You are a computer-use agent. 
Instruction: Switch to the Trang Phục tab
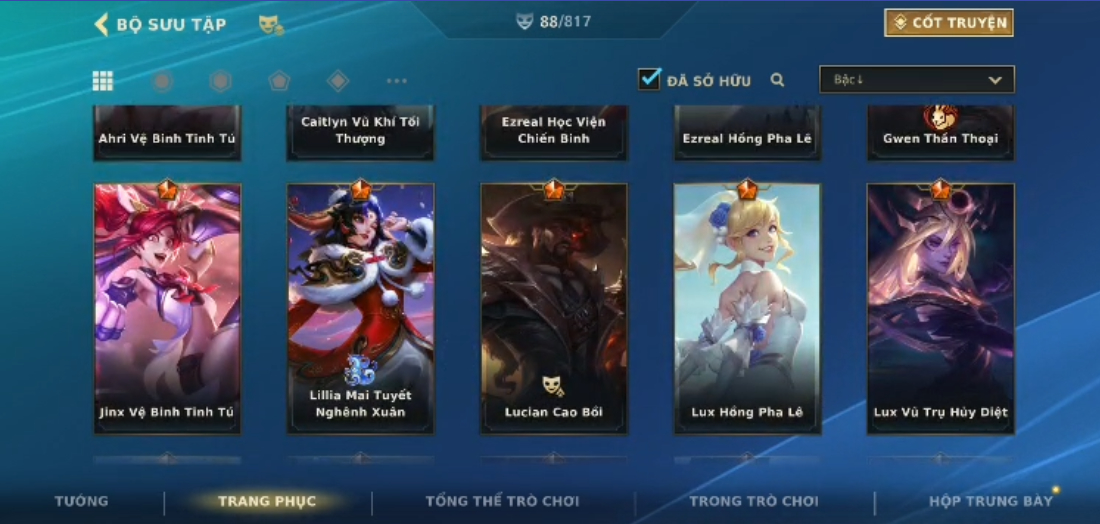267,501
